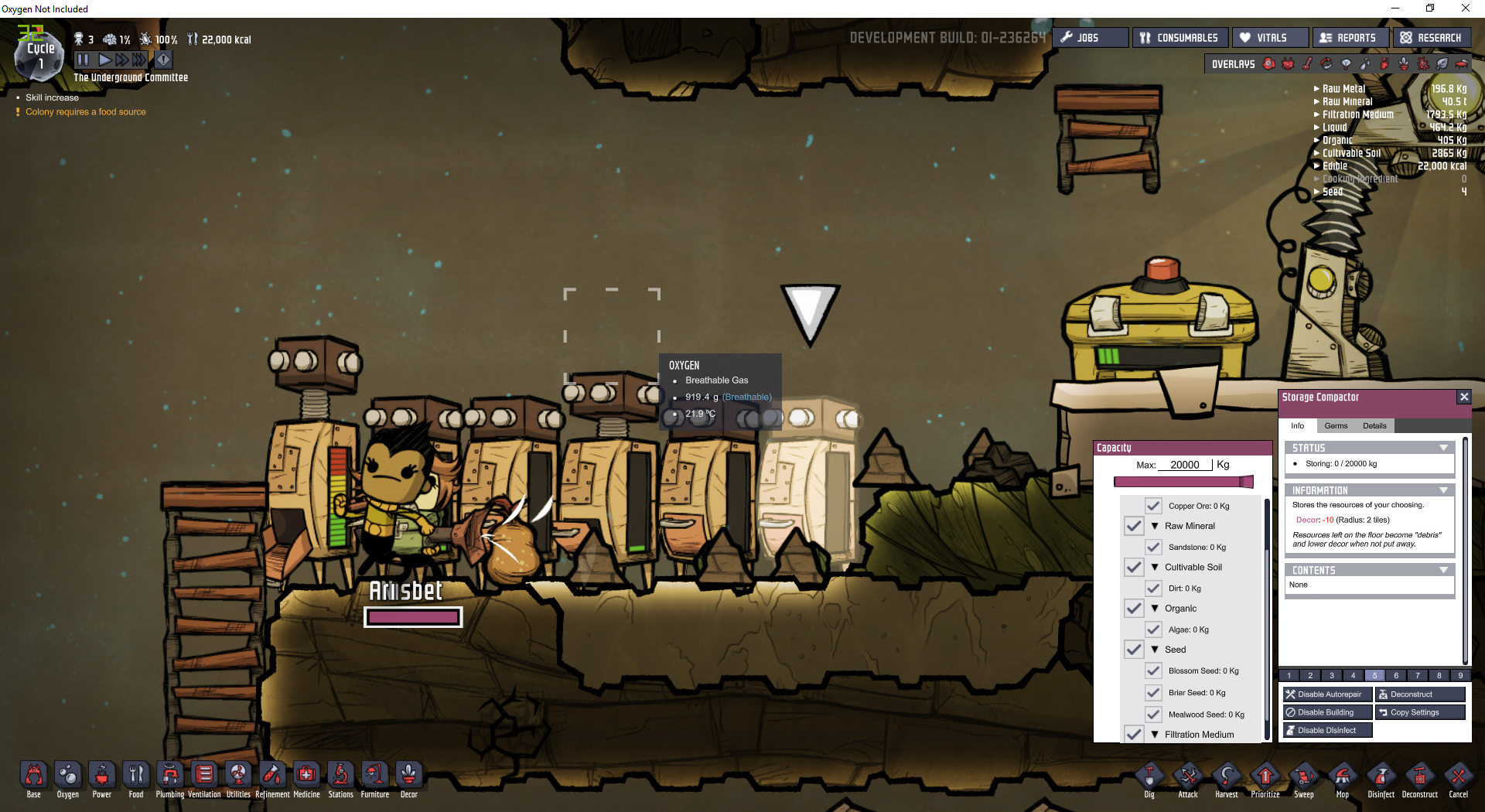Click the Deconstruct building button
Viewport: 1485px width, 812px height.
(1420, 694)
